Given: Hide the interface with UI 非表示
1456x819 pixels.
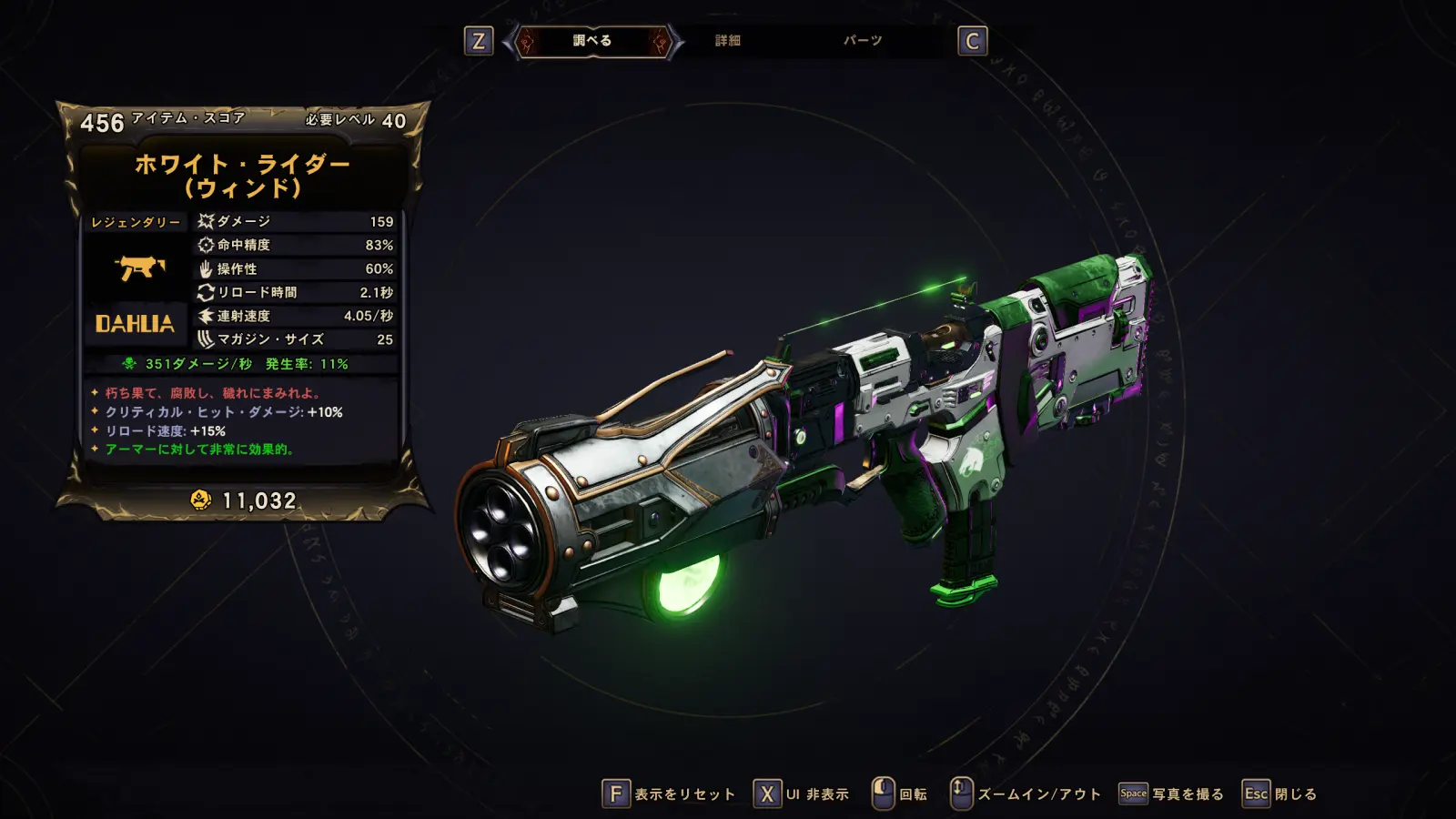Looking at the screenshot, I should 802,794.
